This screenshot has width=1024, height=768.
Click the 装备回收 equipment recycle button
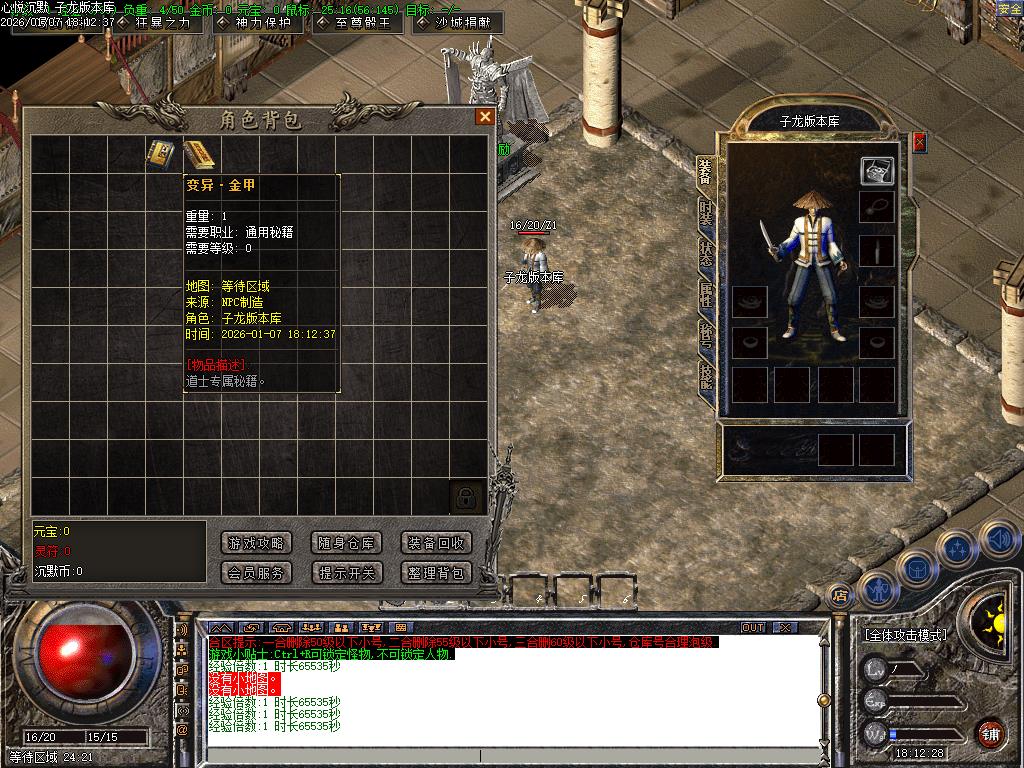tap(436, 543)
